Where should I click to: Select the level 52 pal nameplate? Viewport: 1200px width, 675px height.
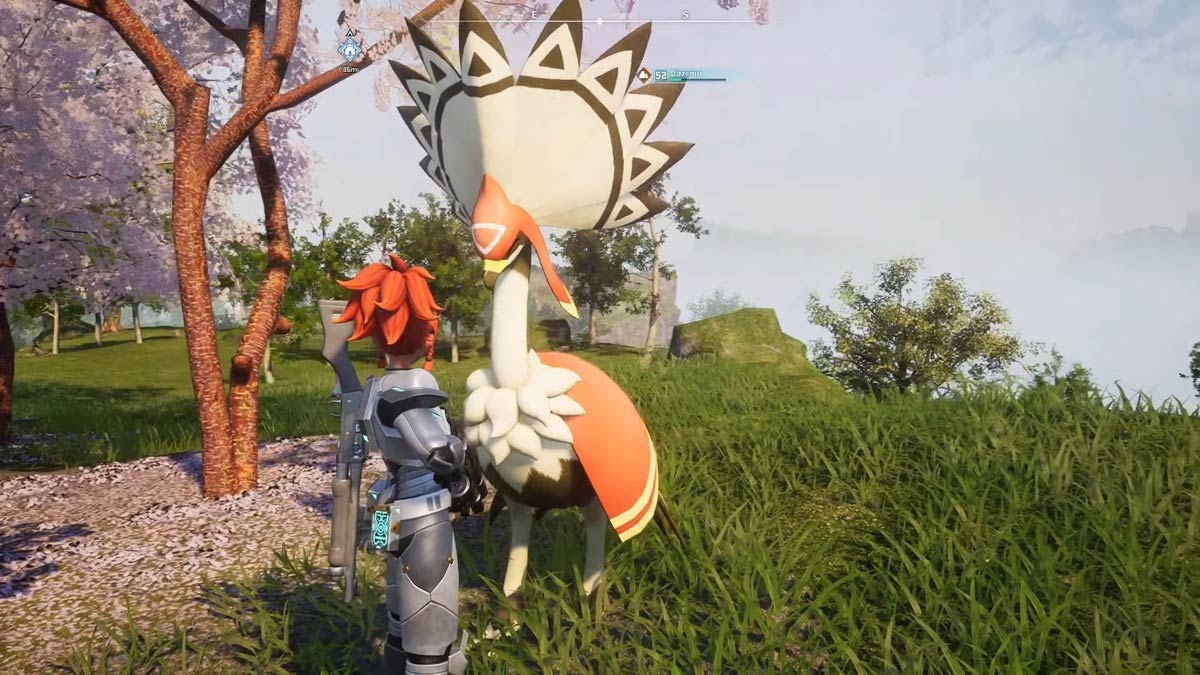point(688,74)
